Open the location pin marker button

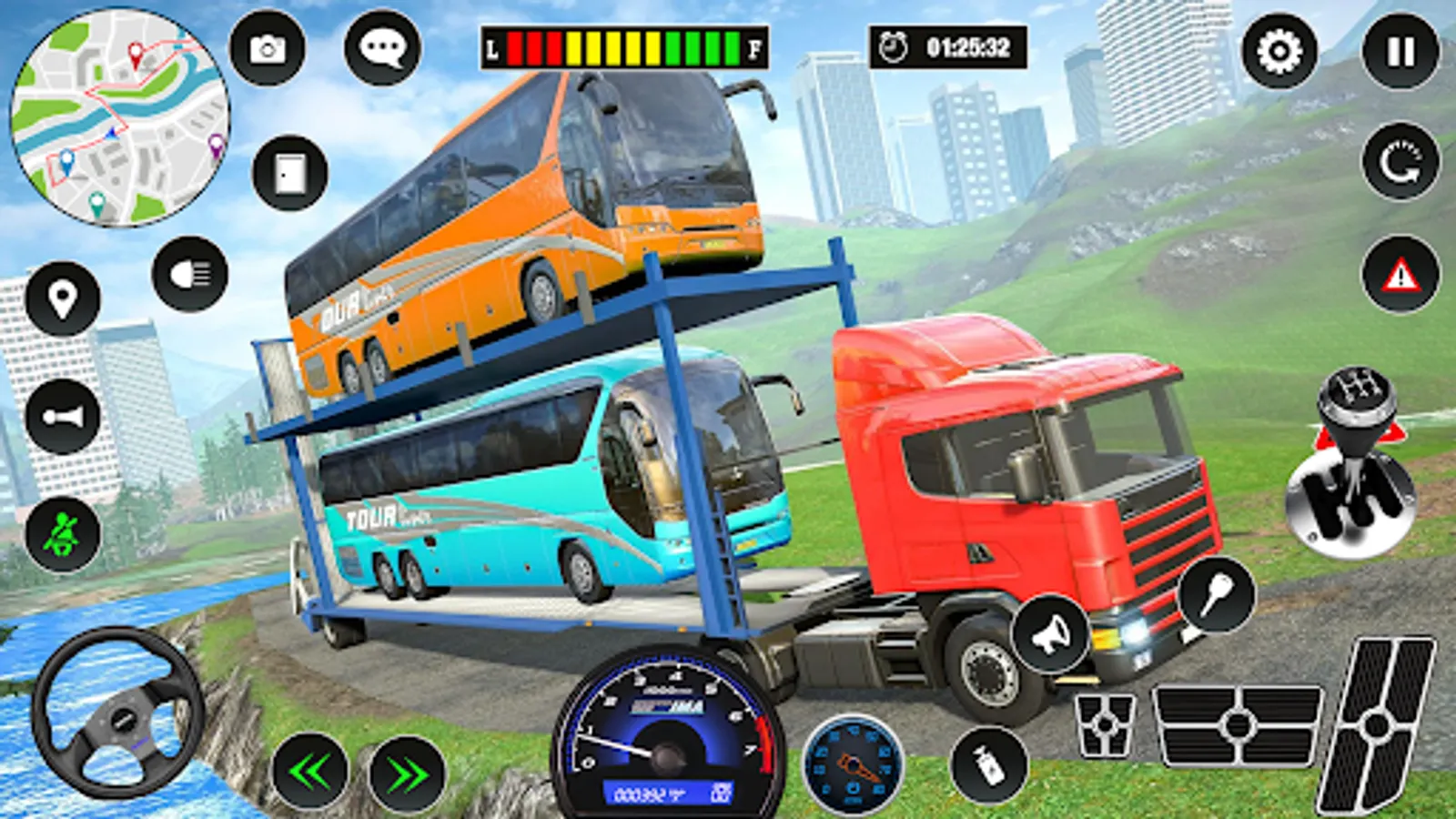click(x=63, y=298)
